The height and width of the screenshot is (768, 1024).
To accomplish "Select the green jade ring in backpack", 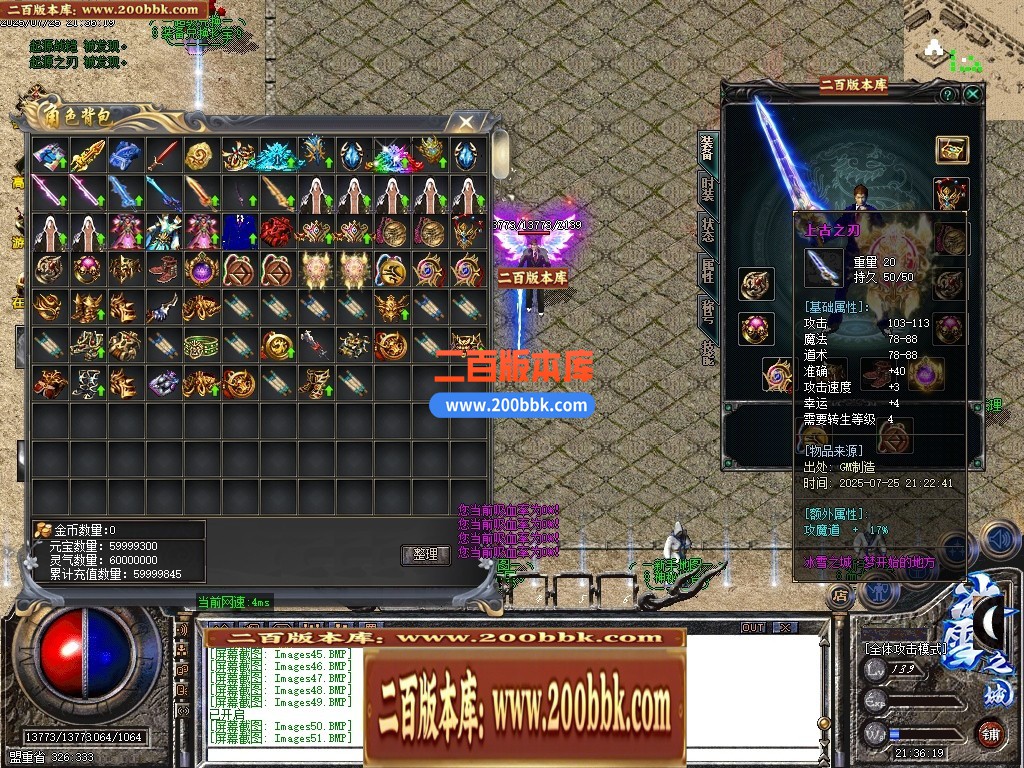I will 200,346.
